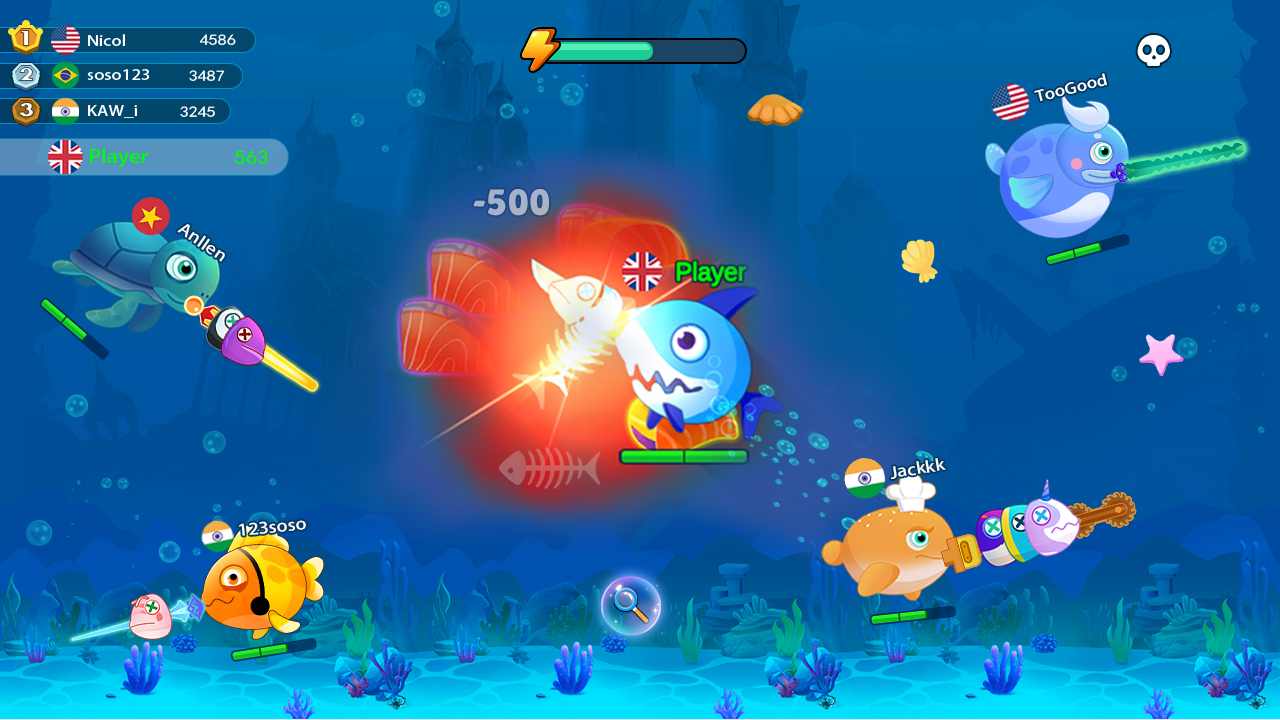This screenshot has width=1280, height=720.
Task: Select the lightning bolt energy icon
Action: pos(541,46)
